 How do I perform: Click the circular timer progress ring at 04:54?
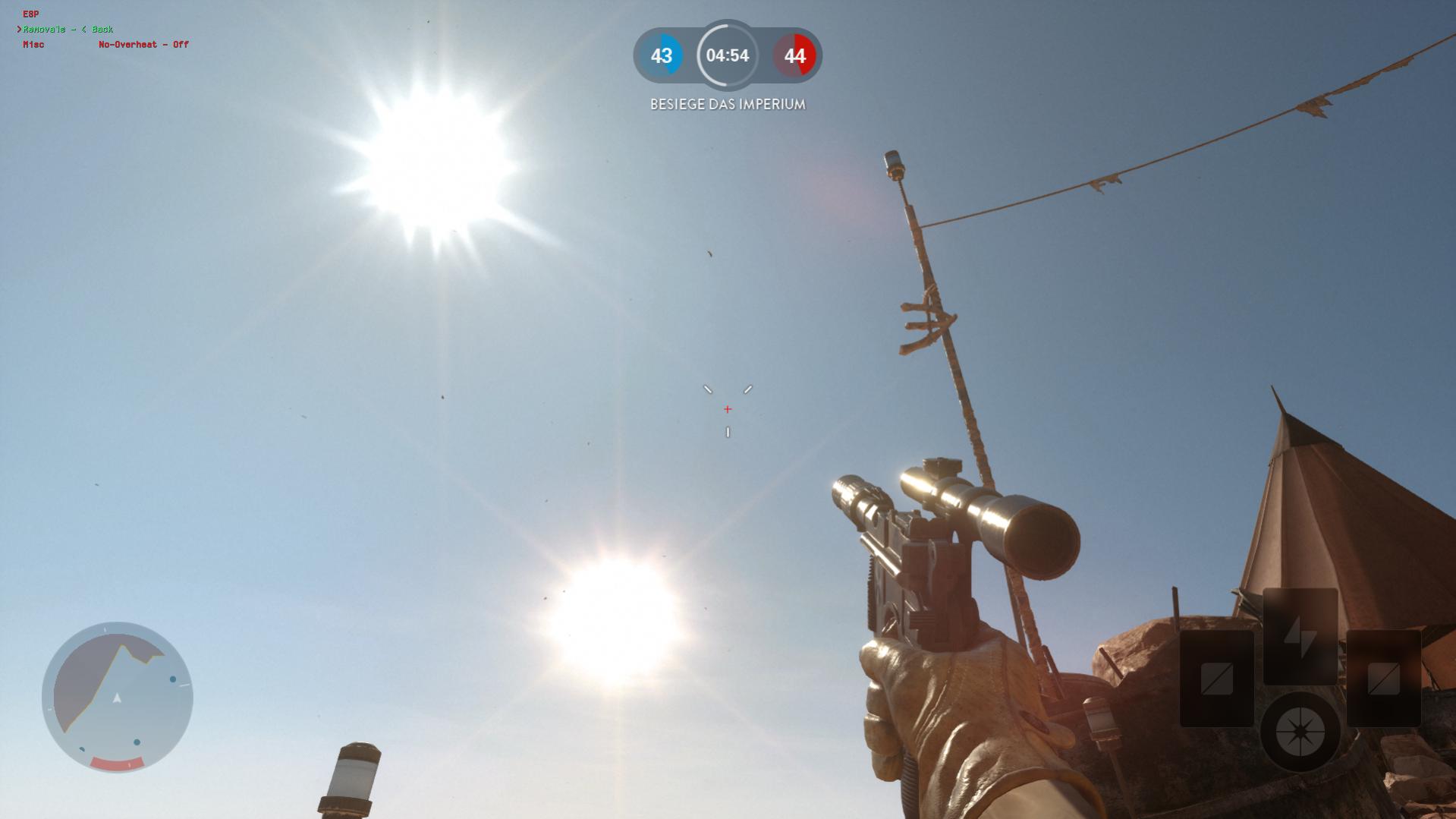726,55
